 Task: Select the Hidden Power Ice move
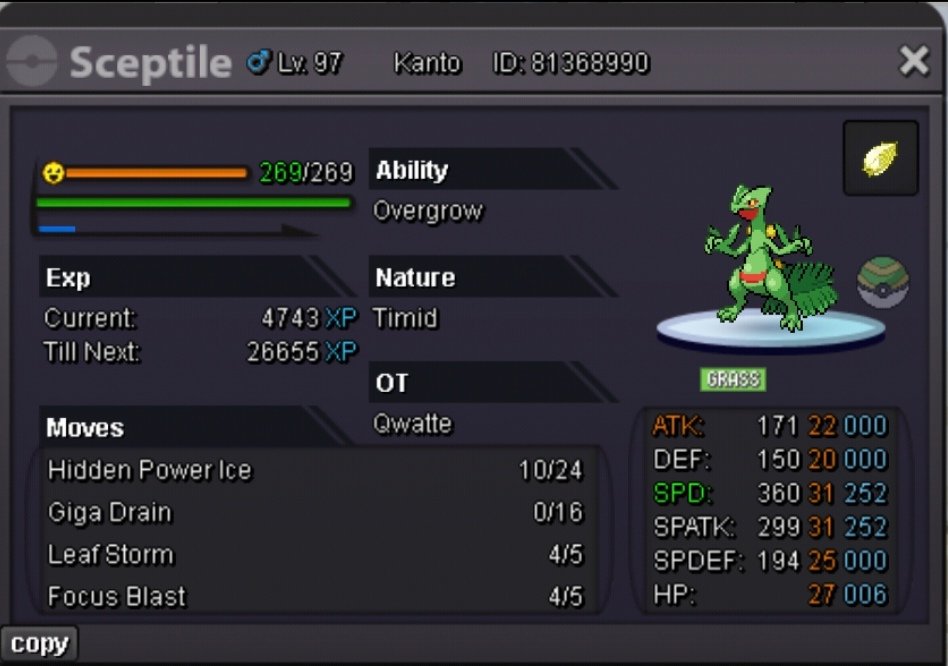click(314, 470)
